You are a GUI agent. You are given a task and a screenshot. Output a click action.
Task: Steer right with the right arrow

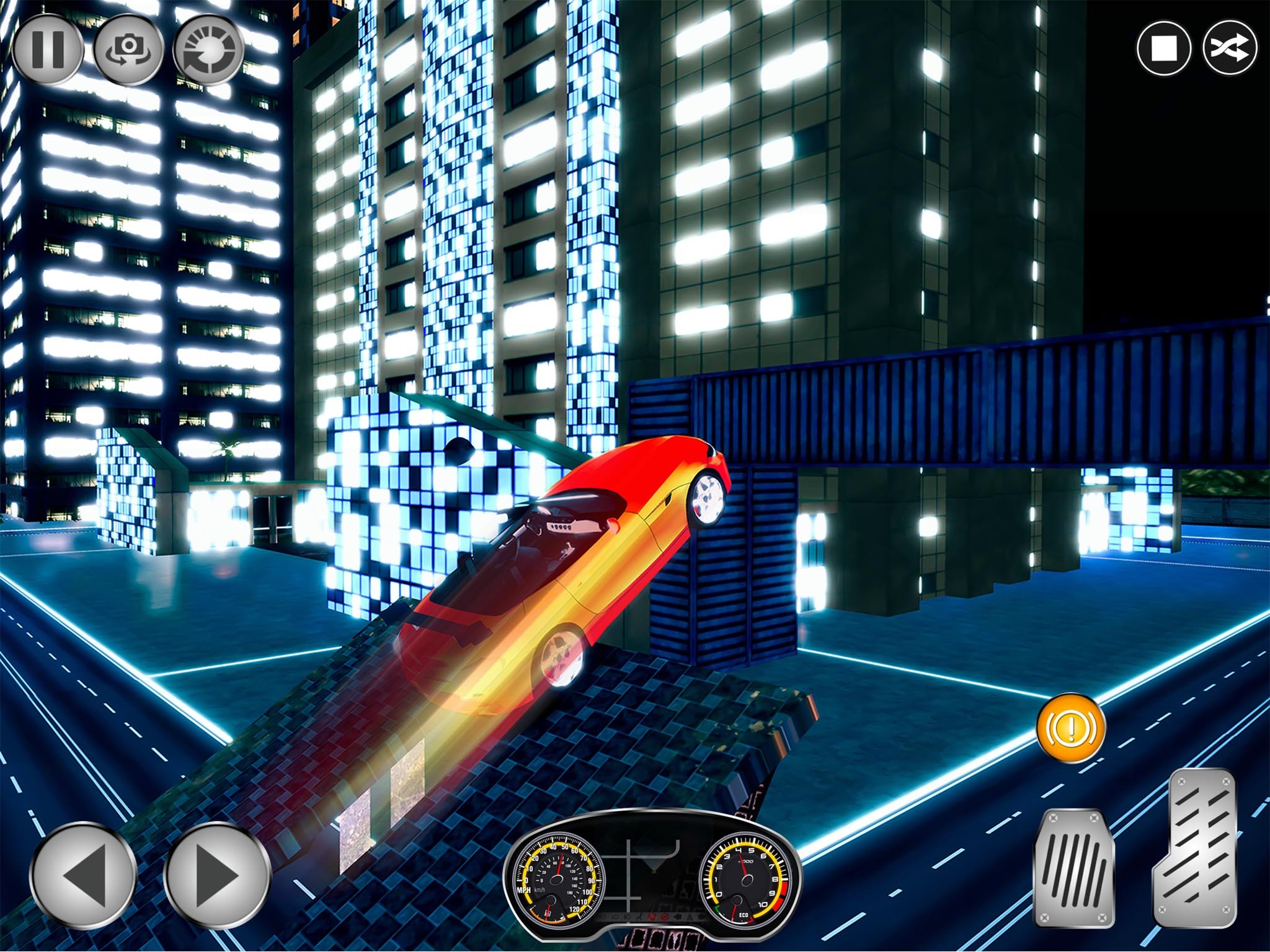coord(216,876)
